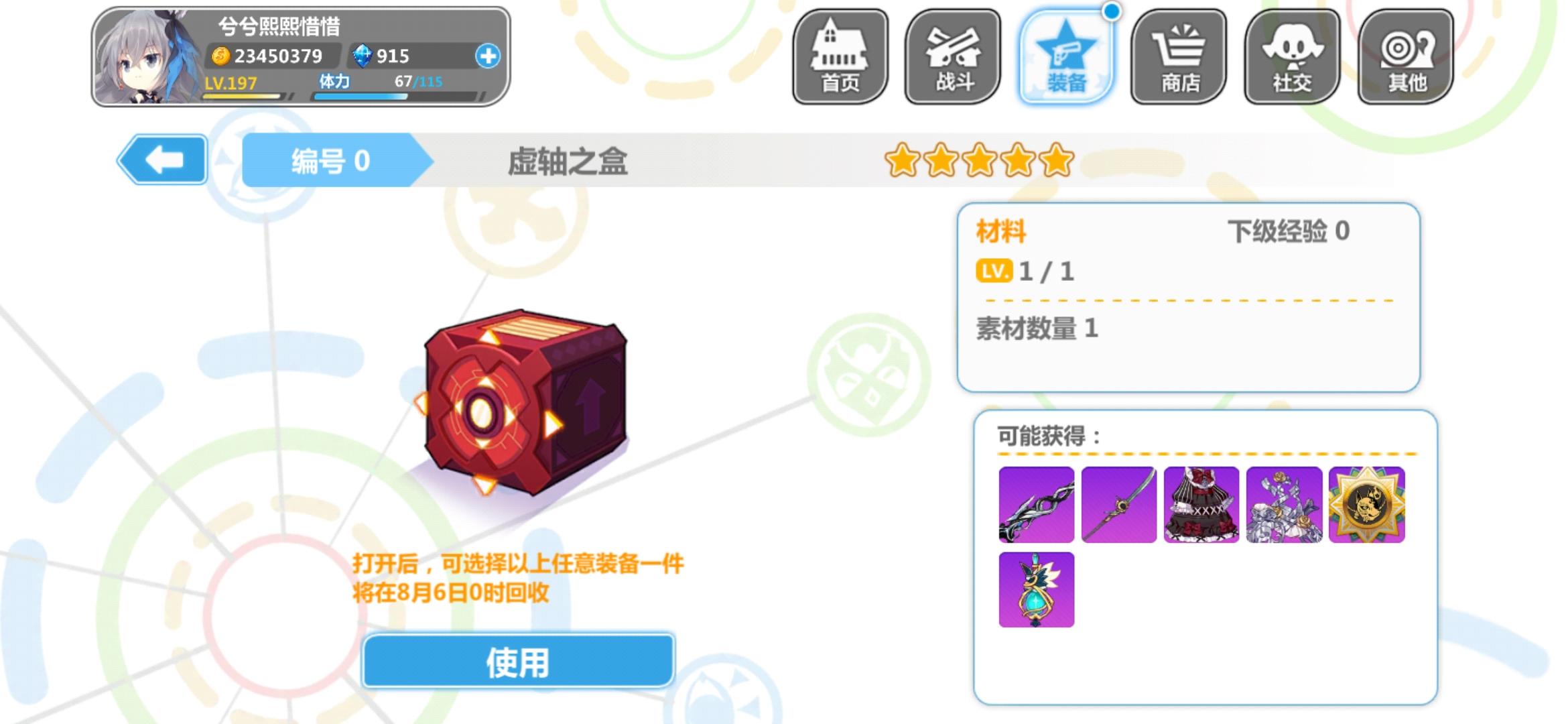
Task: Click the back arrow button
Action: click(x=163, y=161)
